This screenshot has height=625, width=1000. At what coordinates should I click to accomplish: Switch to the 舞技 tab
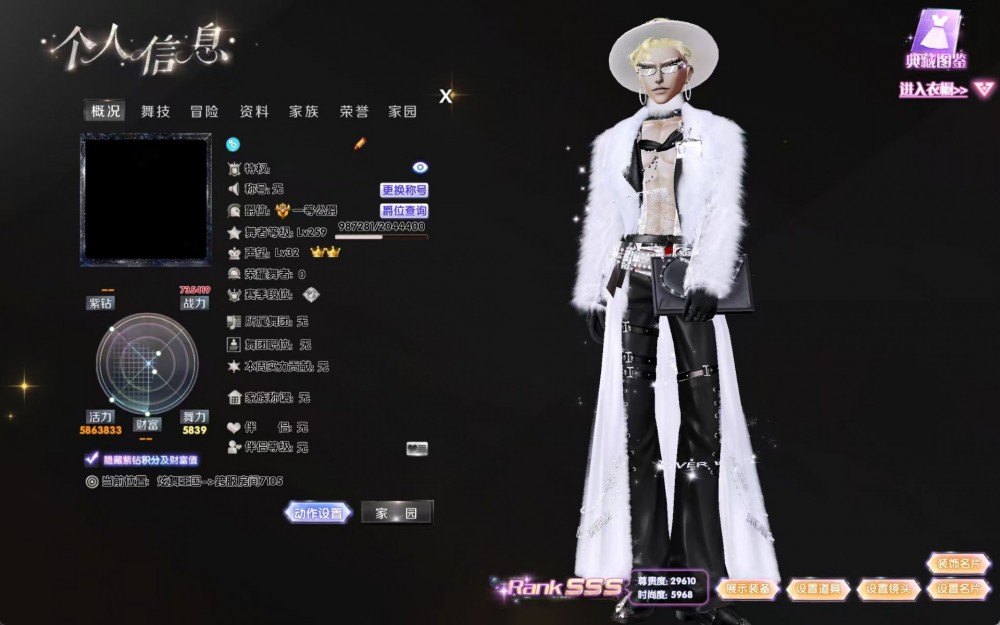coord(155,112)
